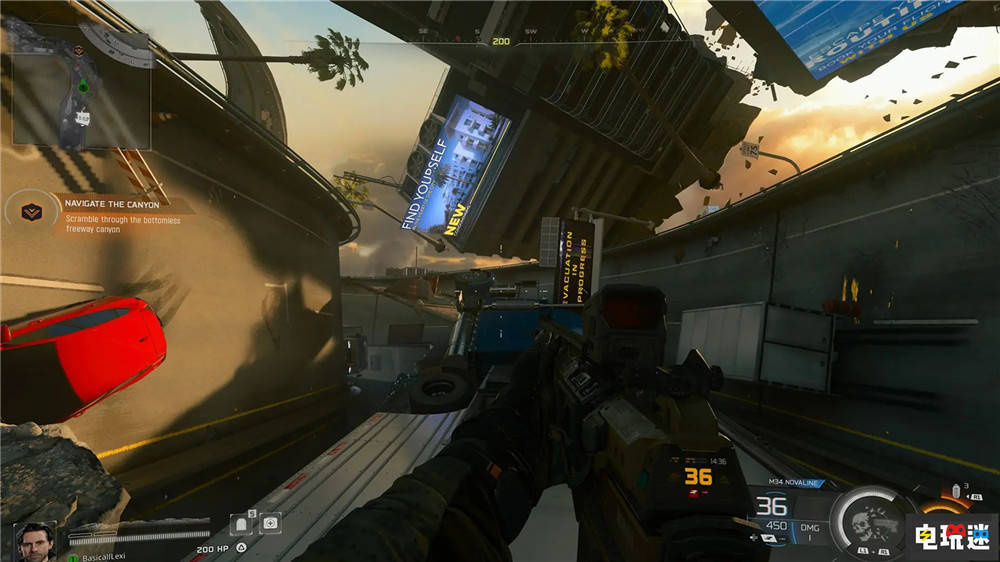Click the grenade equipment icon
The image size is (1000, 562).
point(953,492)
